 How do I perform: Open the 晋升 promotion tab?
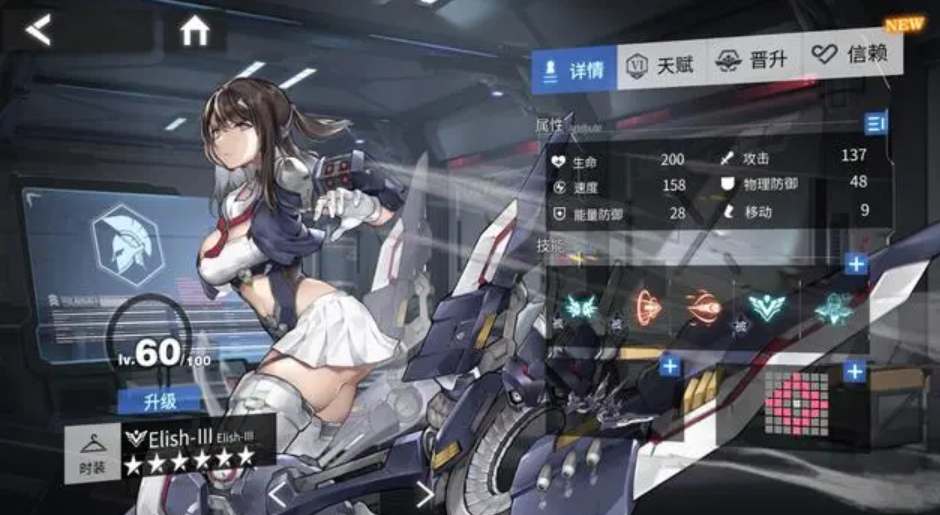coord(752,61)
